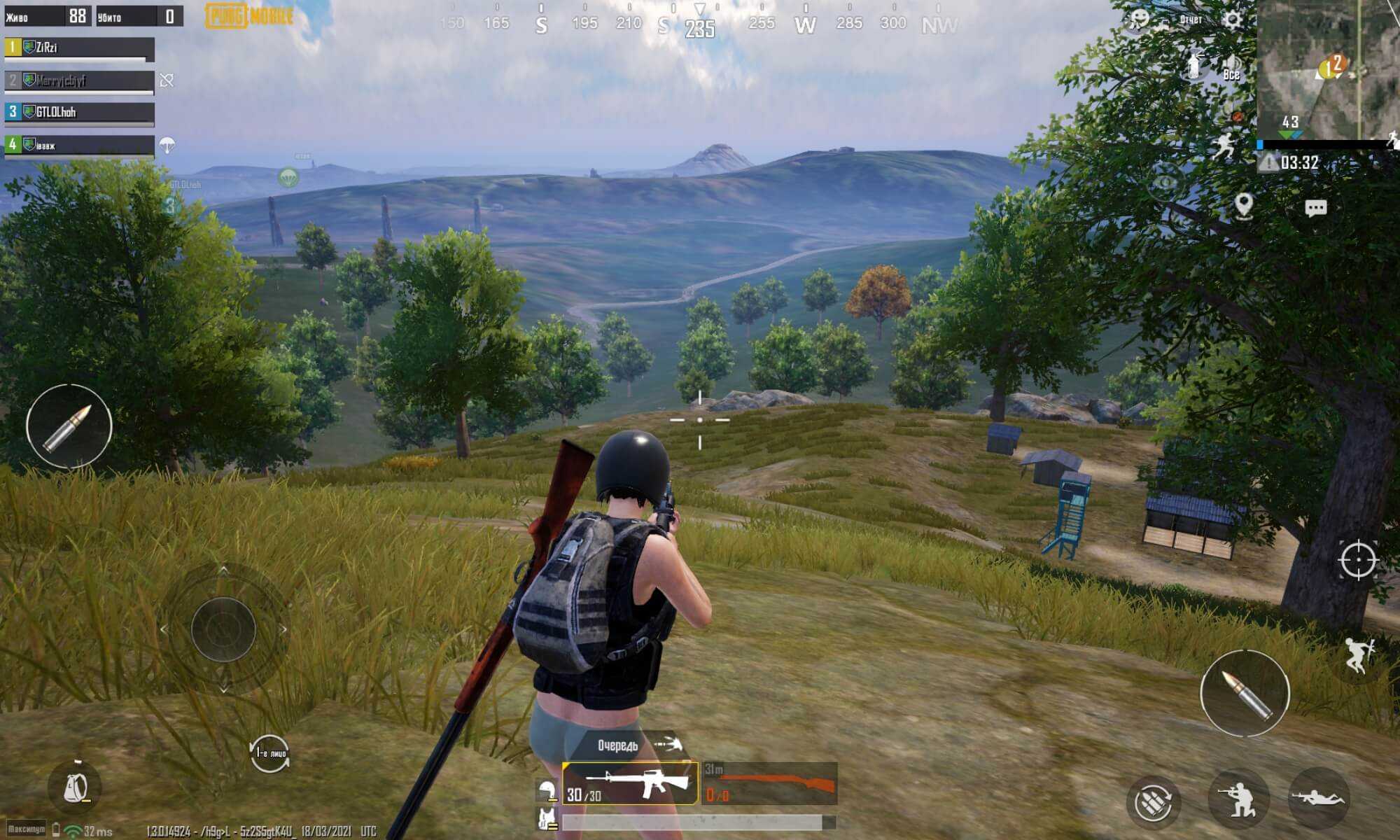Viewport: 1400px width, 840px height.
Task: Fire using the right bullet button
Action: tap(1245, 693)
